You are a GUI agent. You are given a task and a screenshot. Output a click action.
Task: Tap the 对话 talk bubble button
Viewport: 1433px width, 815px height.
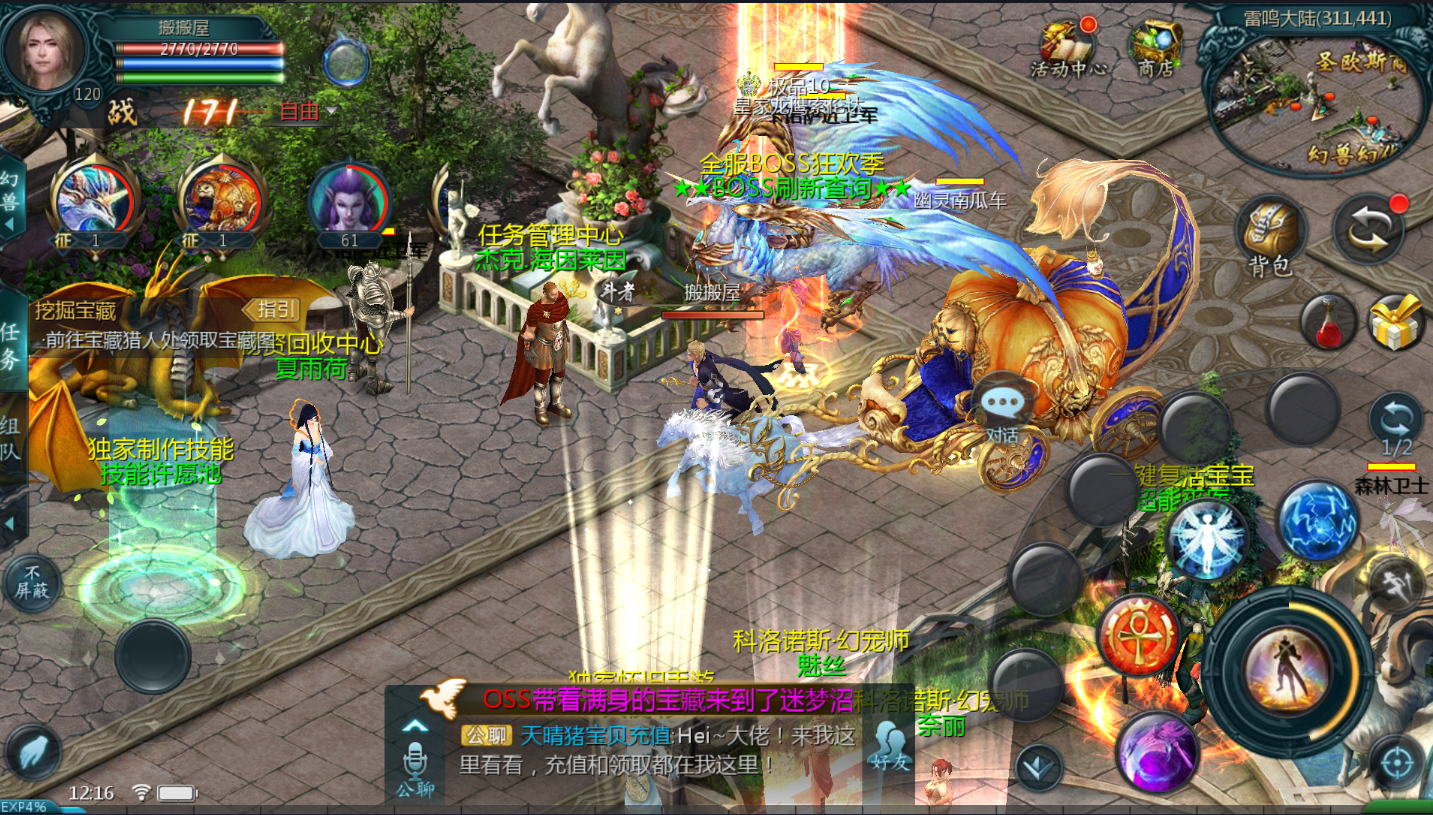point(1002,410)
